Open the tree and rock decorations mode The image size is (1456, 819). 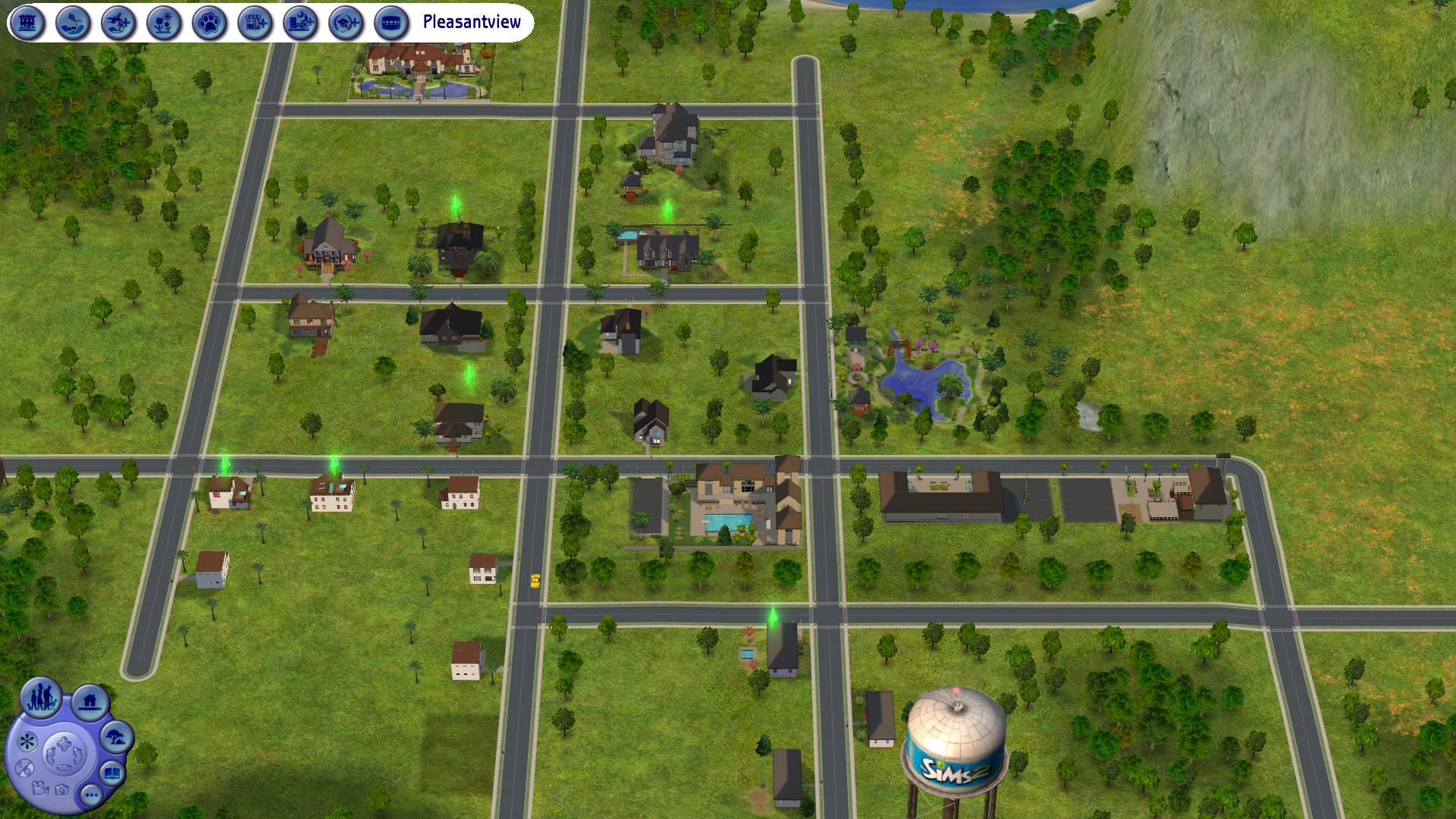[x=116, y=737]
